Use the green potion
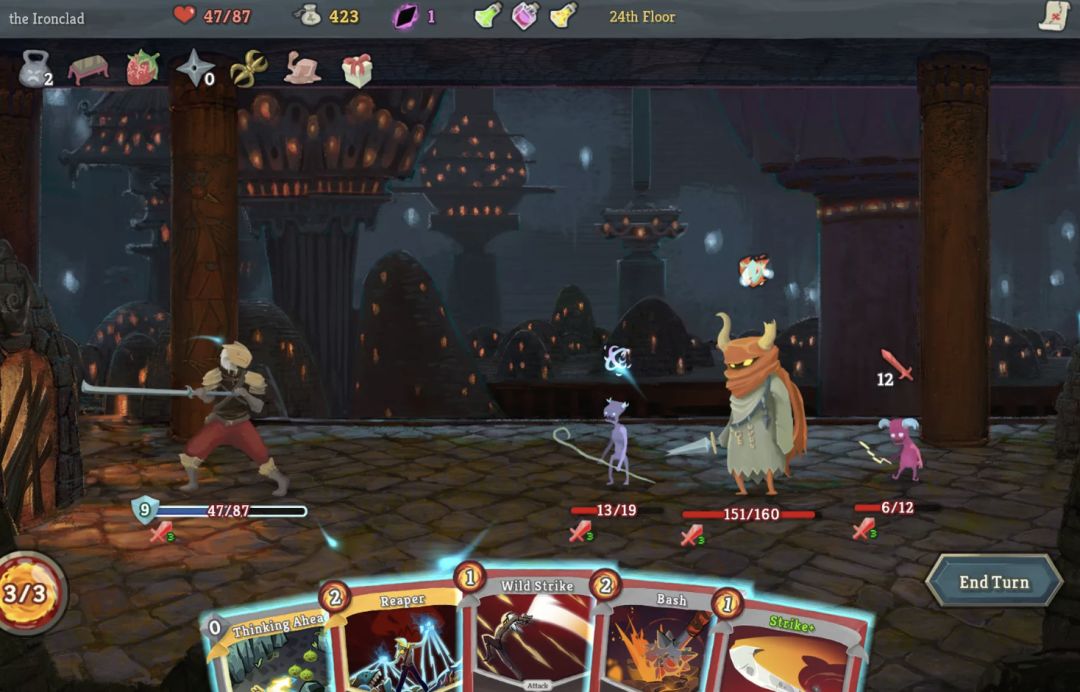Screen dimensions: 1080x692 [487, 16]
